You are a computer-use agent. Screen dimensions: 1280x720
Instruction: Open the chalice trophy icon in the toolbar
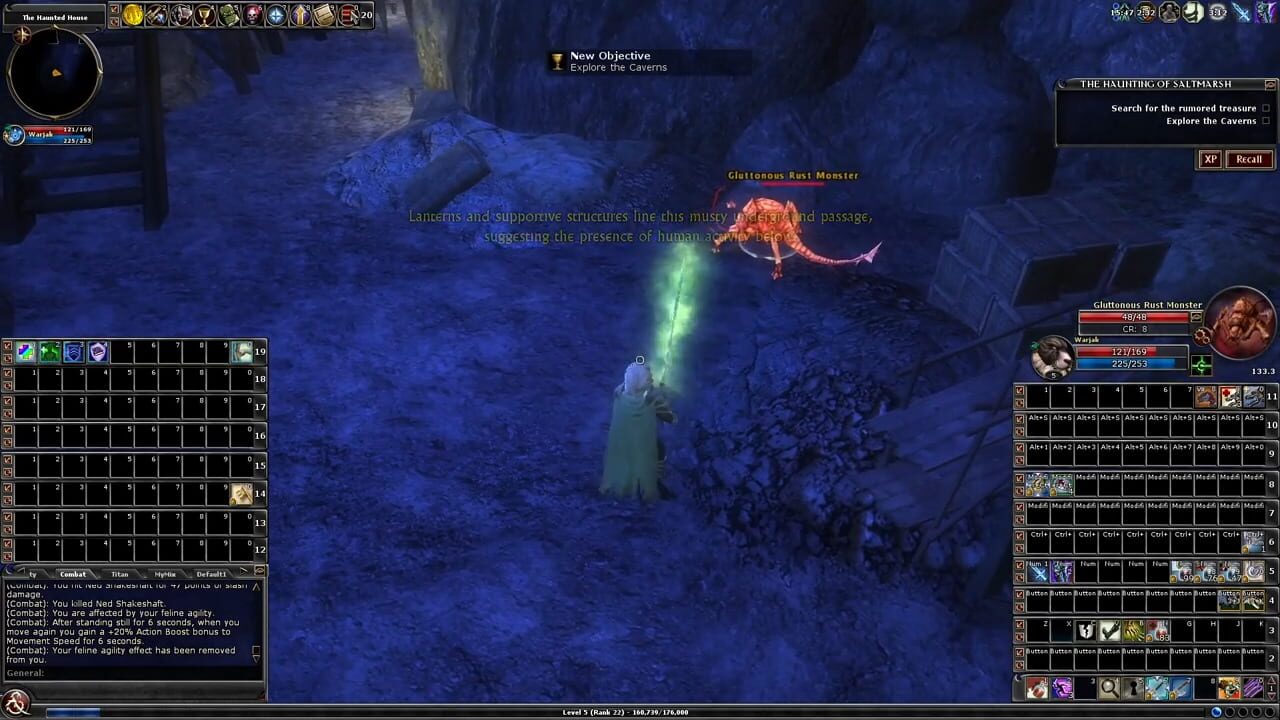205,14
